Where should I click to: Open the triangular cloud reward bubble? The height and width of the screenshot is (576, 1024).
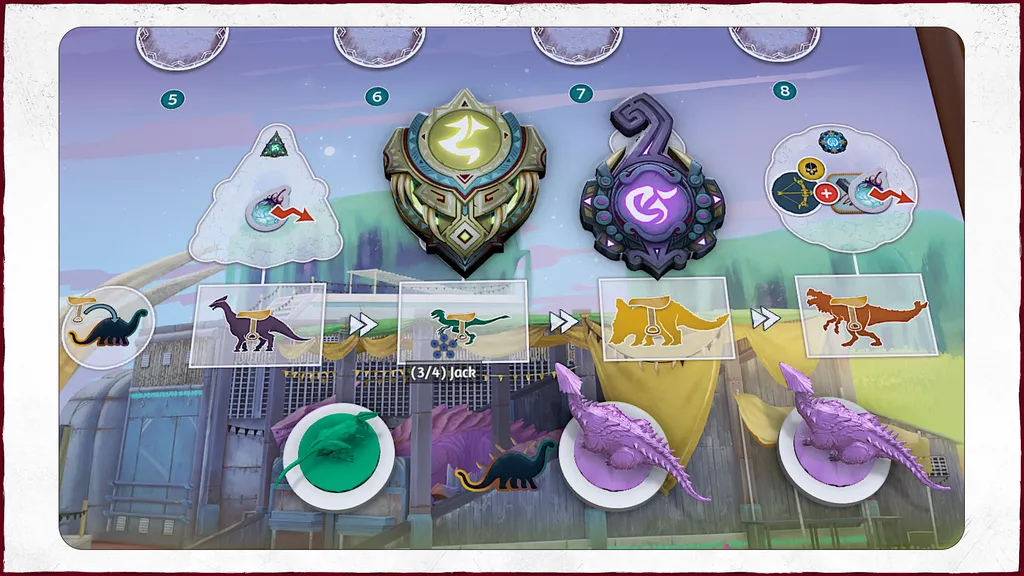[x=267, y=198]
